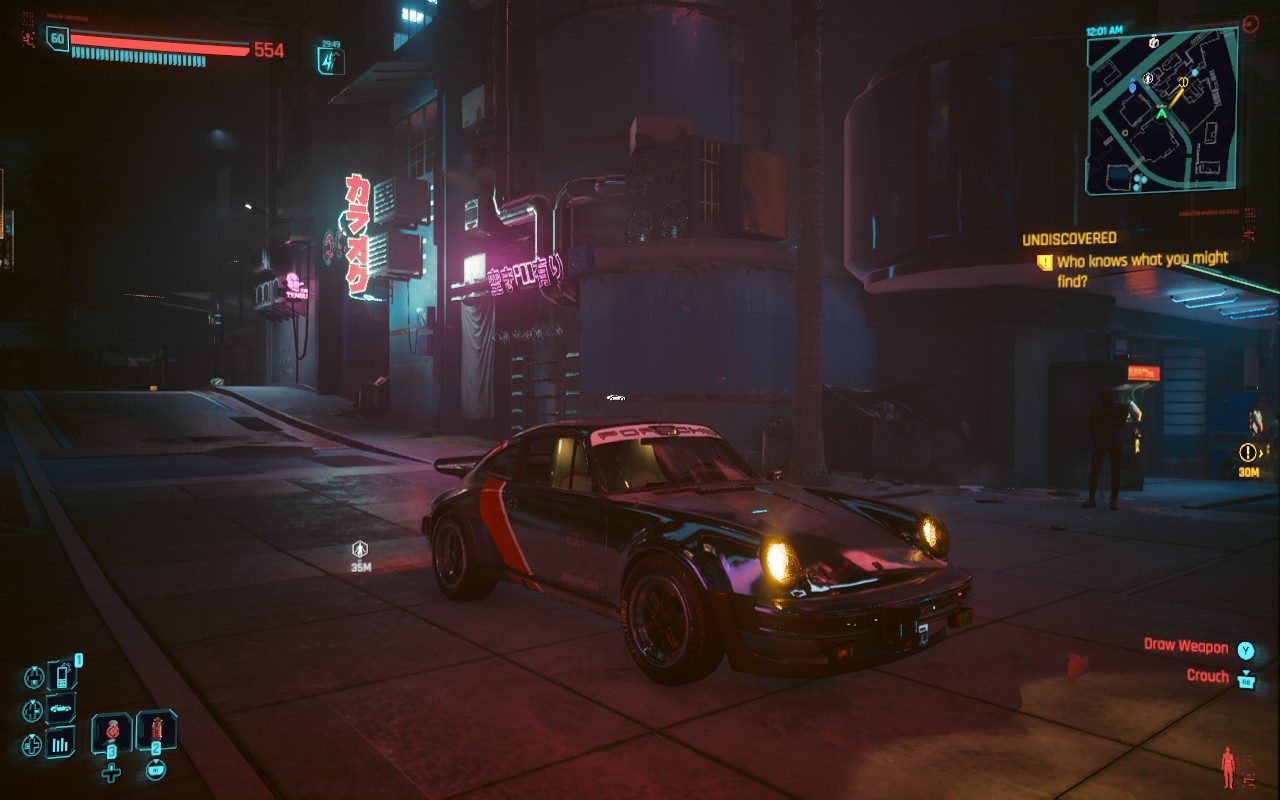Select the call vehicle car icon
Viewport: 1280px width, 800px height.
[x=62, y=709]
